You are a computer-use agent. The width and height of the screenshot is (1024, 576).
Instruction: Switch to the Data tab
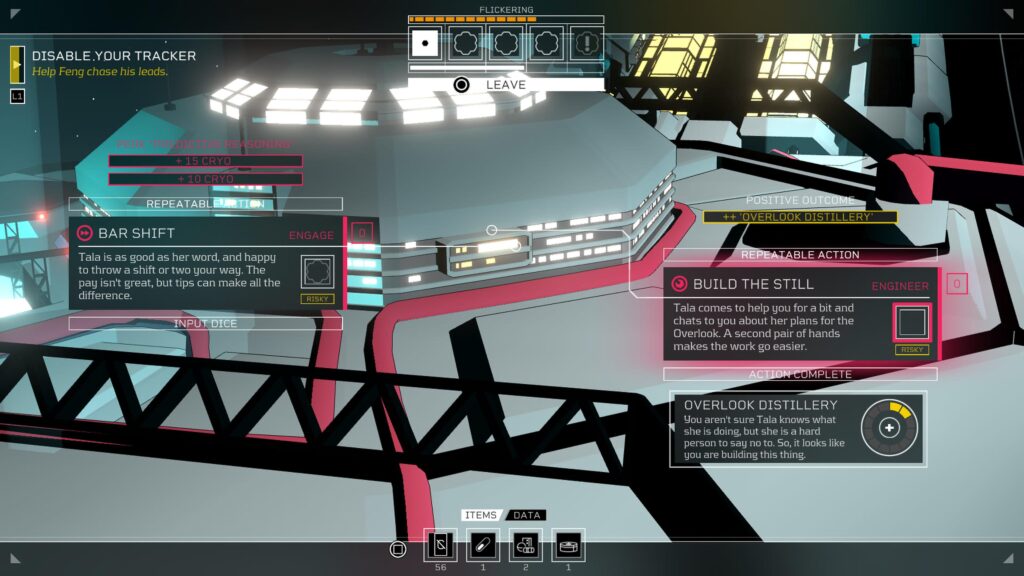[527, 515]
